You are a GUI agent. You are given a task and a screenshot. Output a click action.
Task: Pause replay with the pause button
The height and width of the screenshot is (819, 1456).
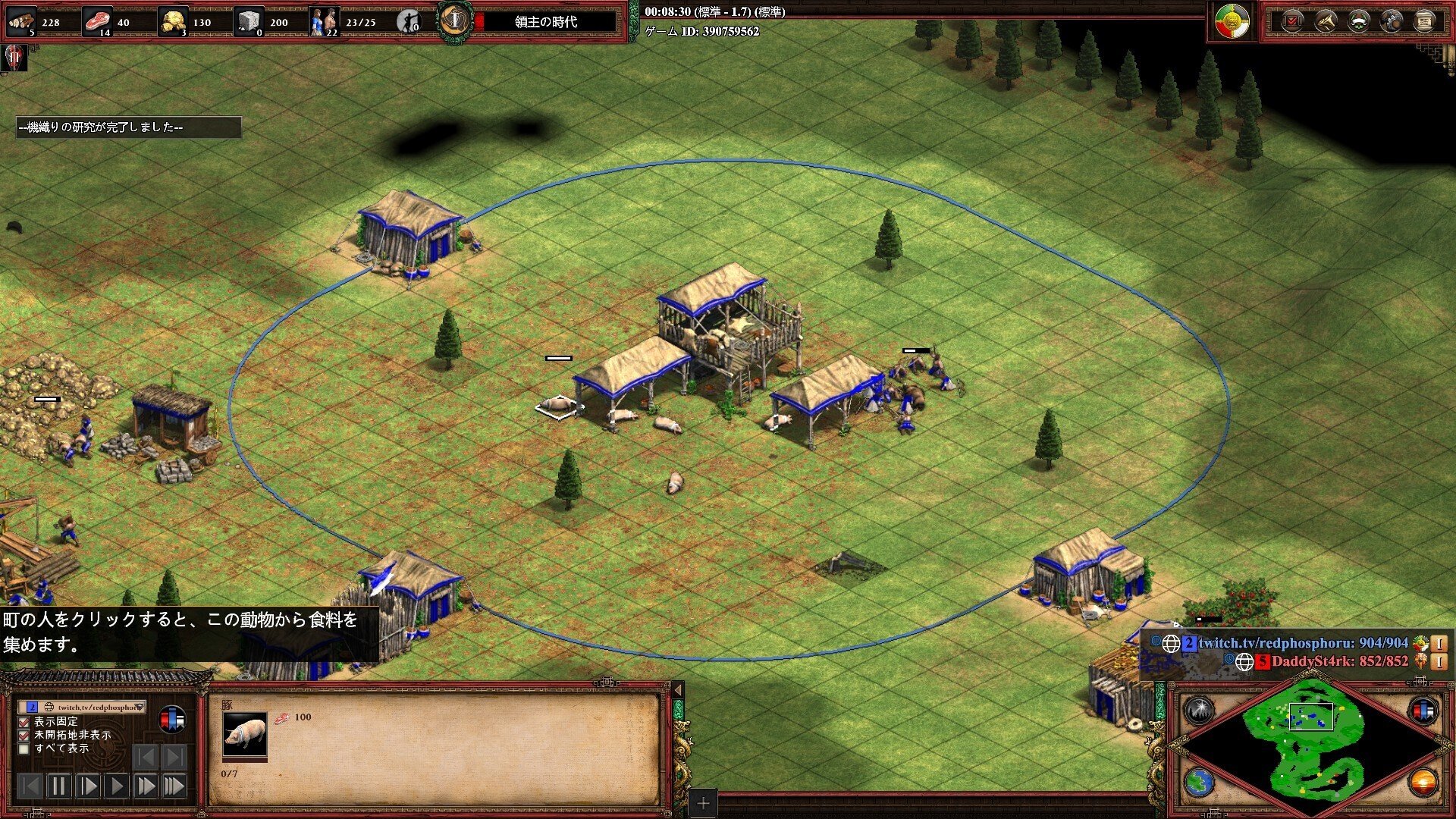59,786
